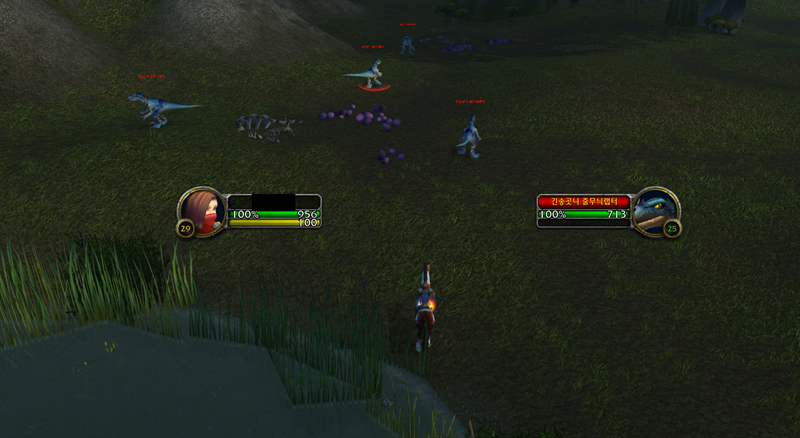Select the raptor target portrait

[656, 211]
